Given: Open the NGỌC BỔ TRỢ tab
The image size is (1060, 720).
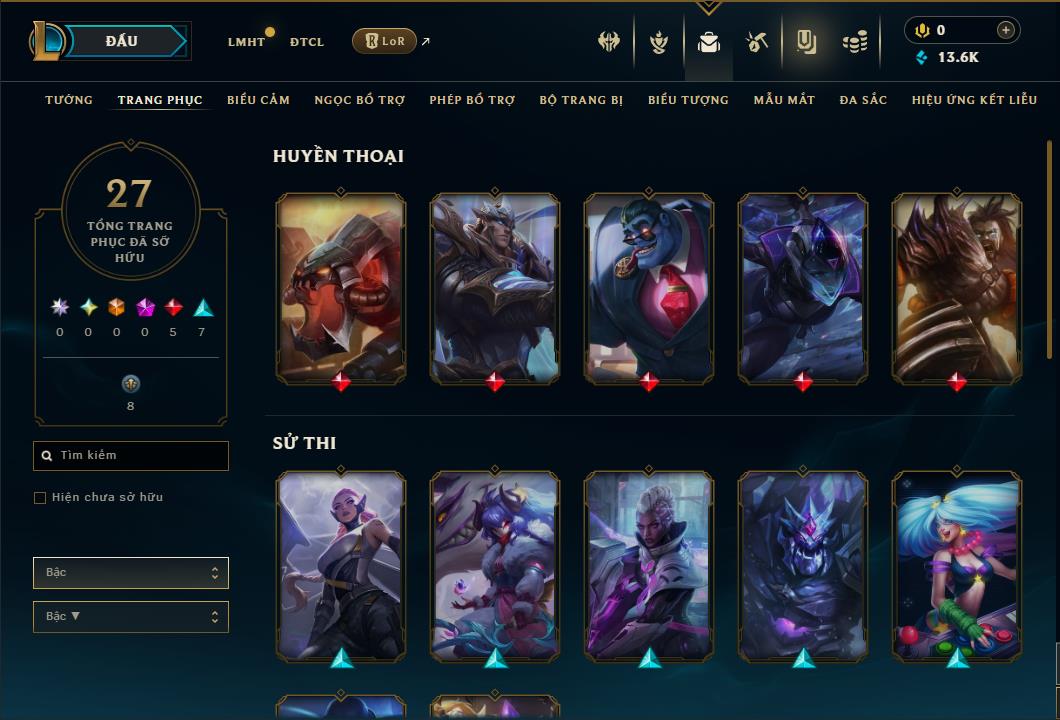Looking at the screenshot, I should [360, 100].
